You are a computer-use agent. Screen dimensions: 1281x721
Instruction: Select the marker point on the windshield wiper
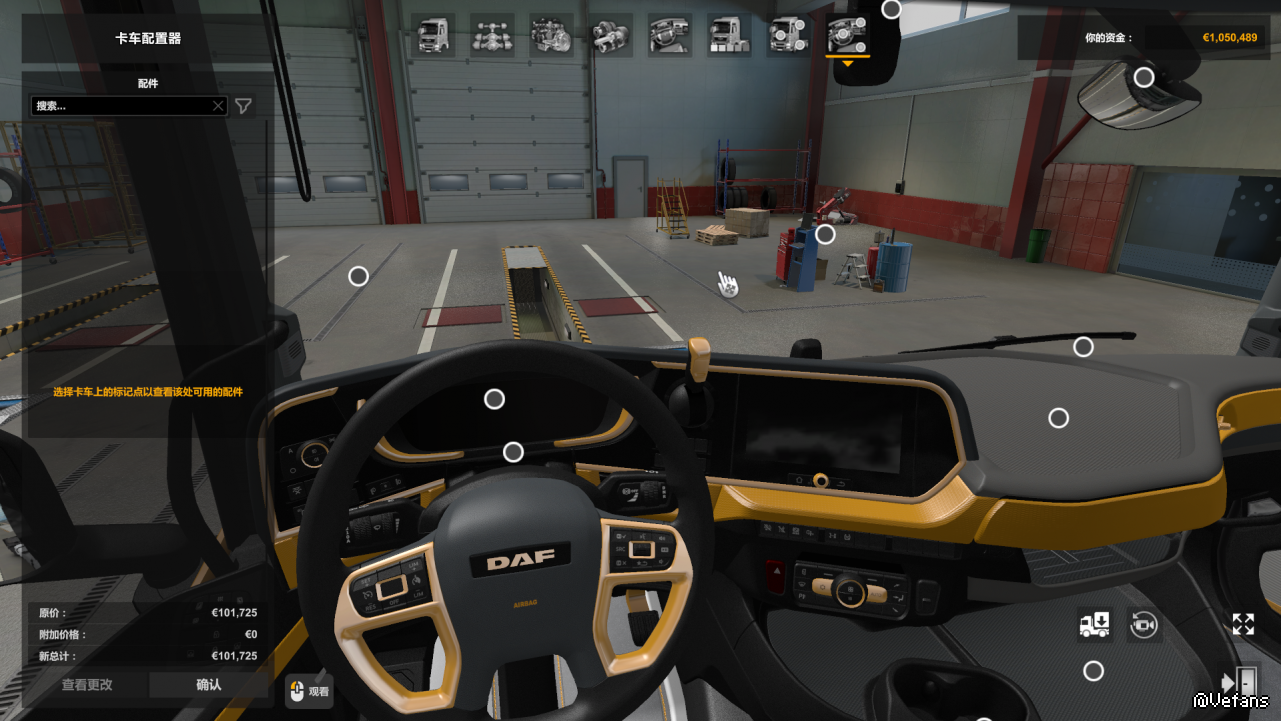pyautogui.click(x=1083, y=347)
